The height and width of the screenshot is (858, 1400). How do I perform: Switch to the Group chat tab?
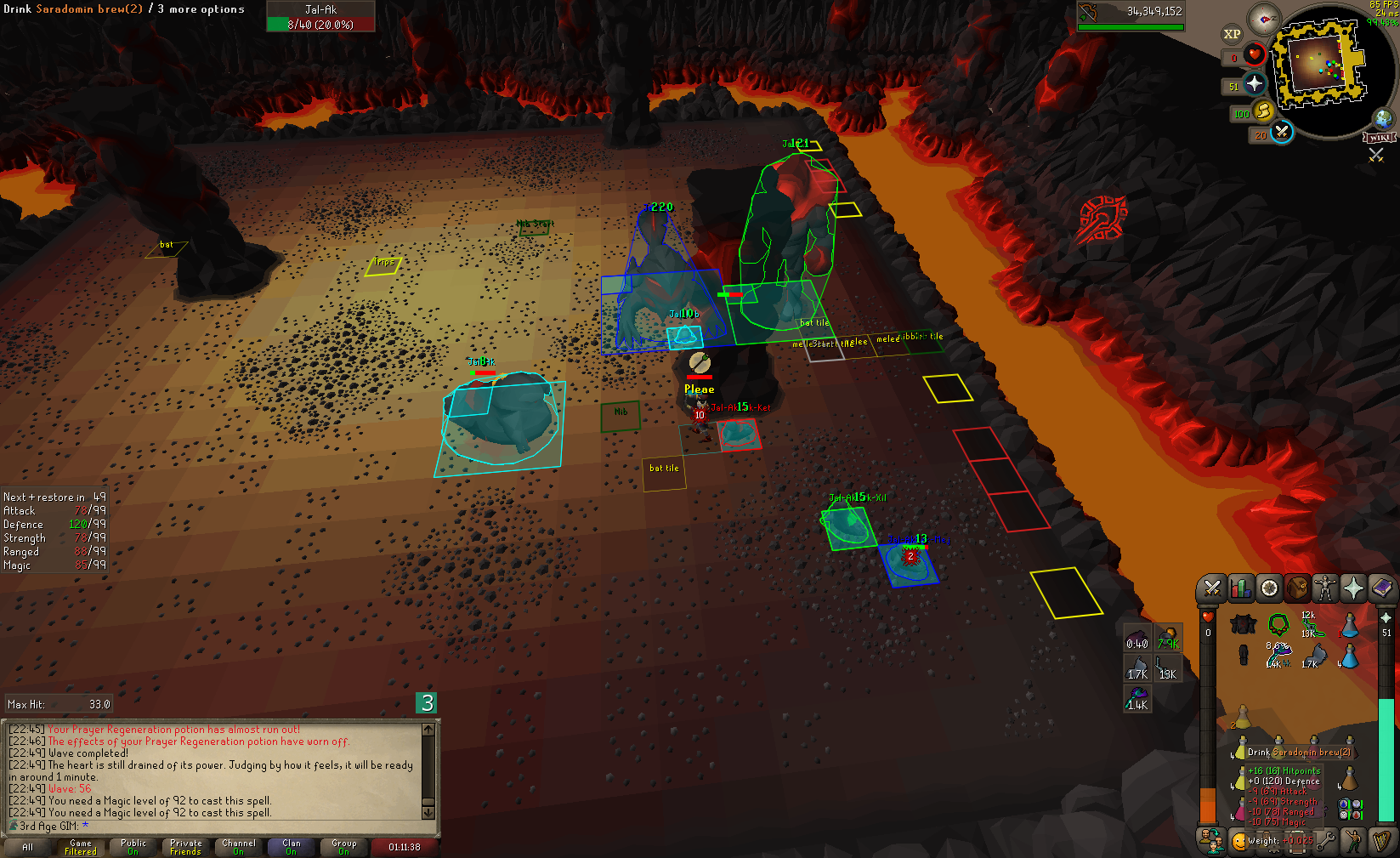click(x=343, y=847)
